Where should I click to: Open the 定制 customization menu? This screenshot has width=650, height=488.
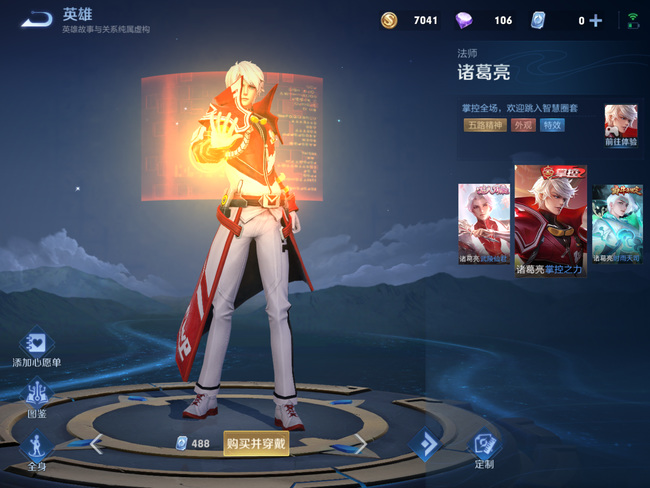pyautogui.click(x=484, y=447)
